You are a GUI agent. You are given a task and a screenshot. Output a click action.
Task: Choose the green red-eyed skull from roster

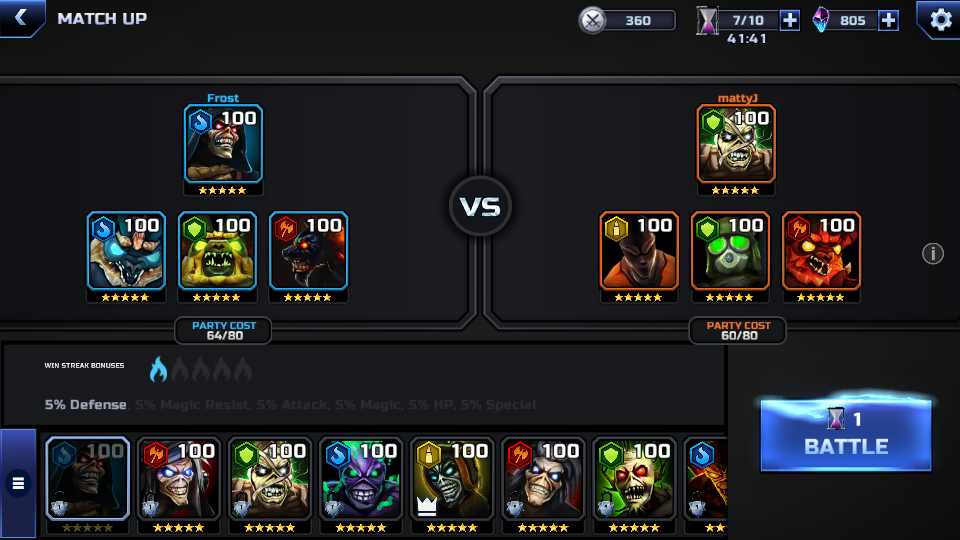[634, 480]
